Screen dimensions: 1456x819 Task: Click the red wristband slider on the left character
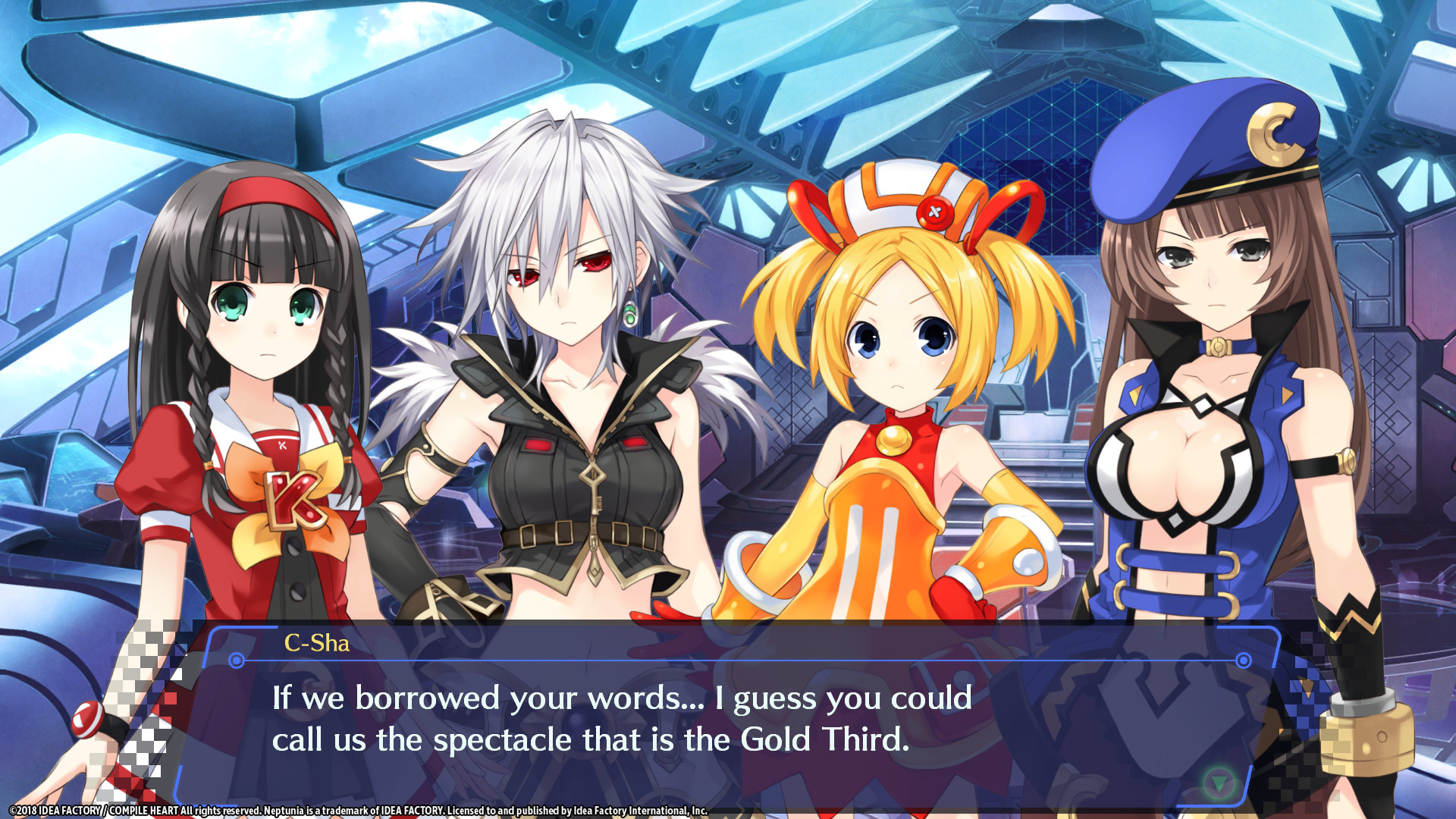click(89, 720)
